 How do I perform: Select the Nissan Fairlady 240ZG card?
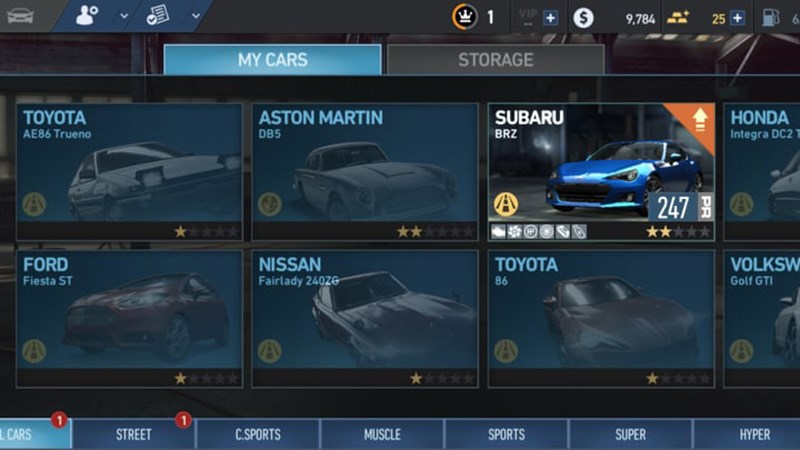click(365, 318)
